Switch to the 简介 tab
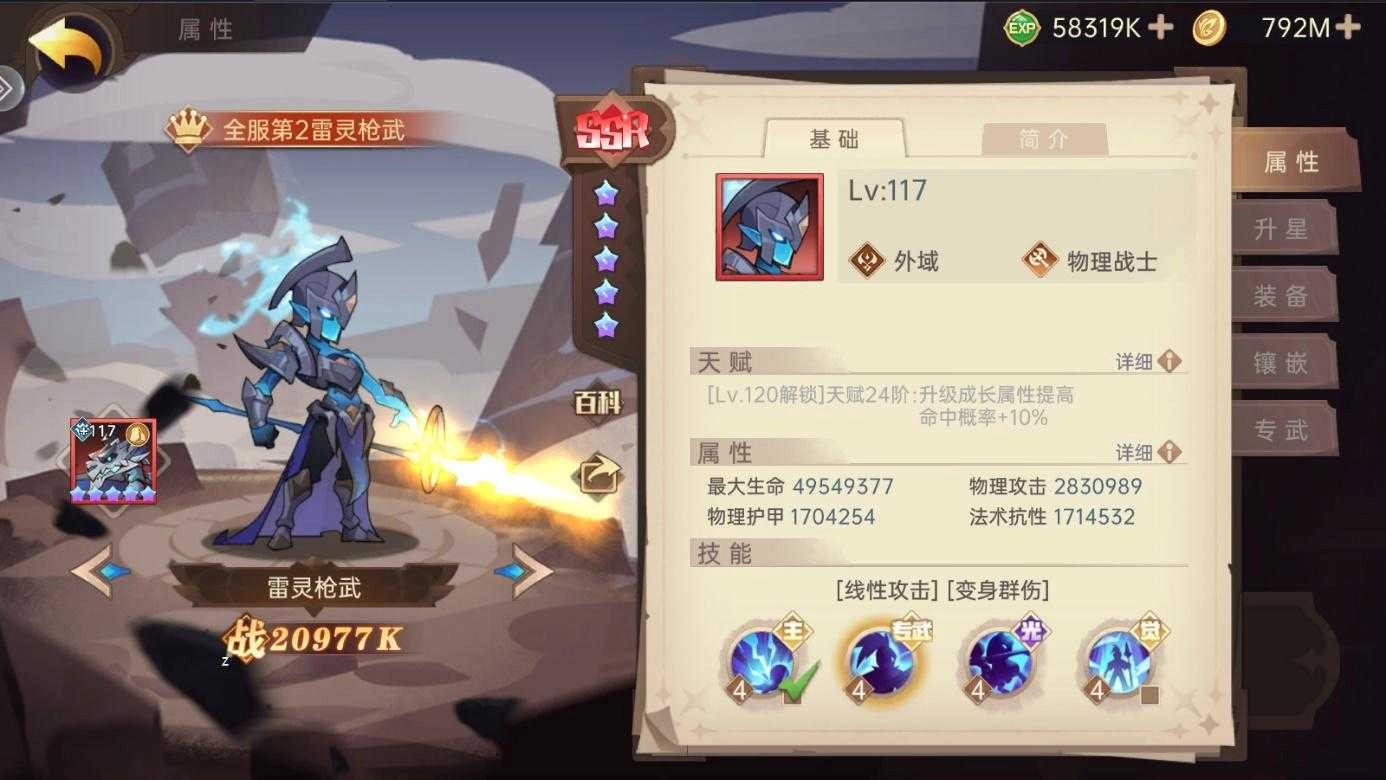The height and width of the screenshot is (780, 1386). click(x=1043, y=139)
